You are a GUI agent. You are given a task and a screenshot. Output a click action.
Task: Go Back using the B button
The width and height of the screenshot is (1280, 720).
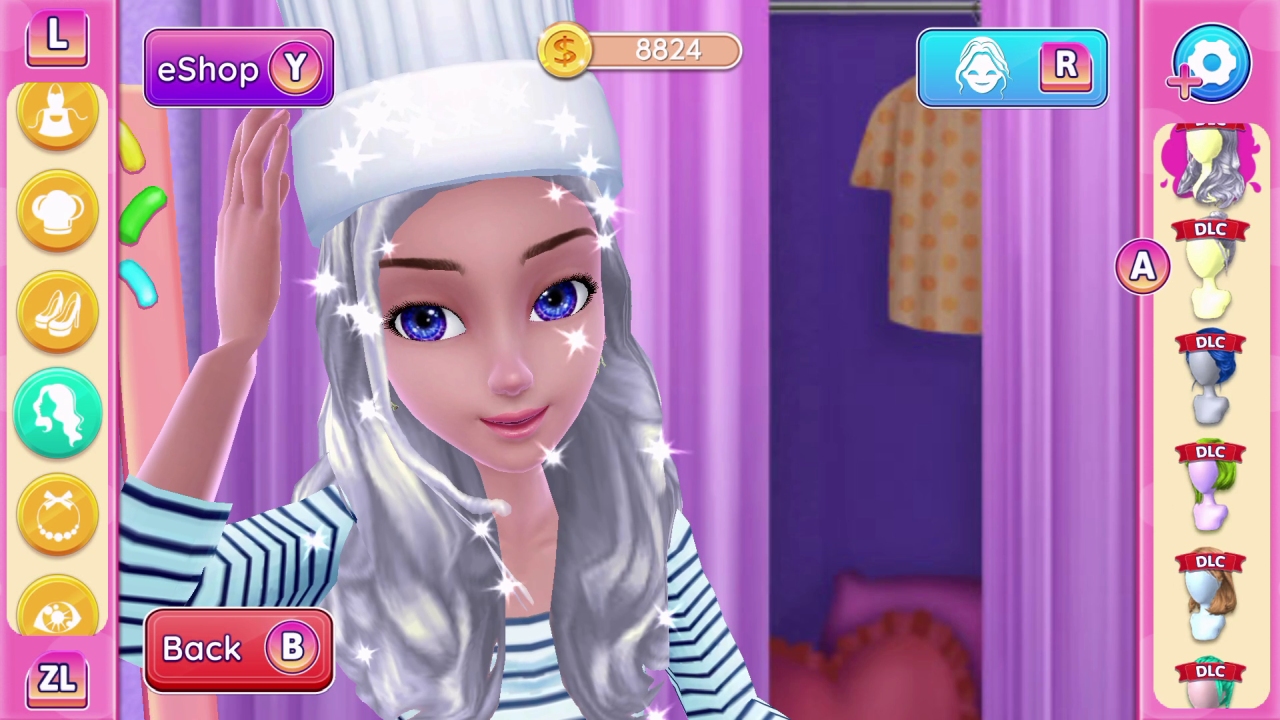click(x=238, y=648)
